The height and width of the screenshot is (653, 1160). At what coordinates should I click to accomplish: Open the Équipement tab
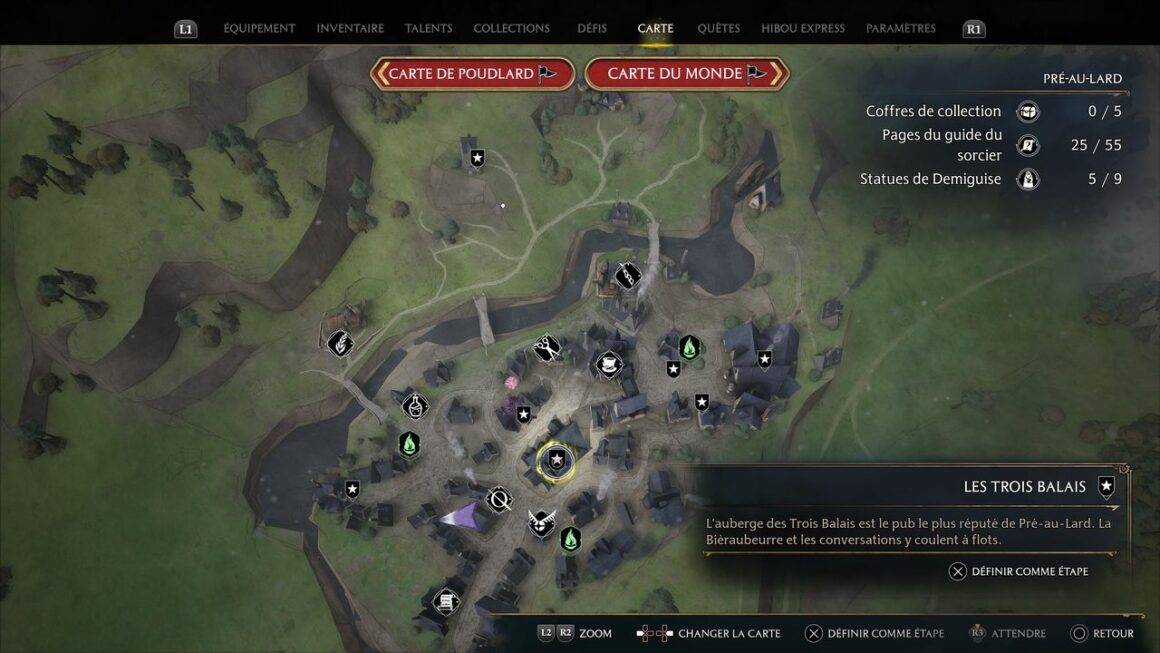pos(259,28)
